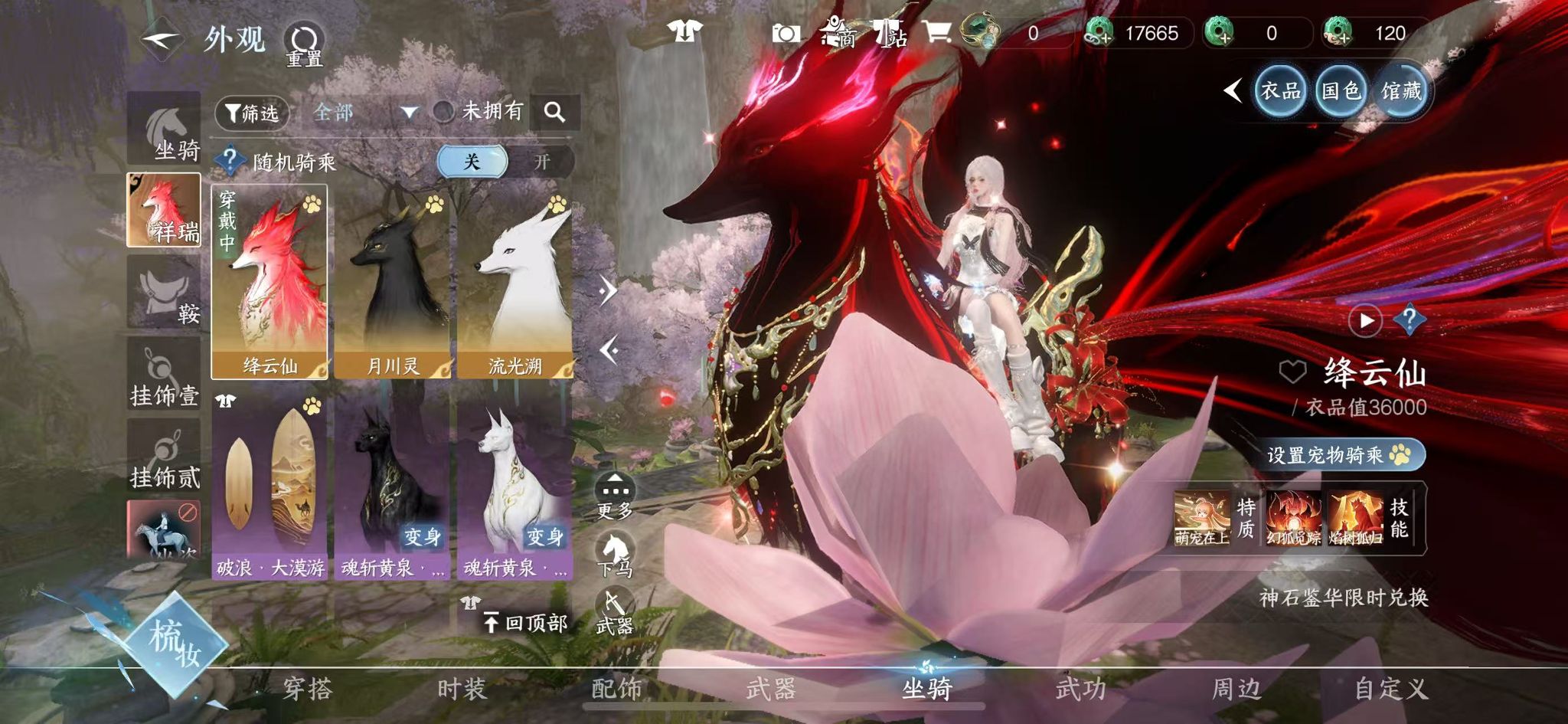Open the 筛选 filter options

(252, 113)
